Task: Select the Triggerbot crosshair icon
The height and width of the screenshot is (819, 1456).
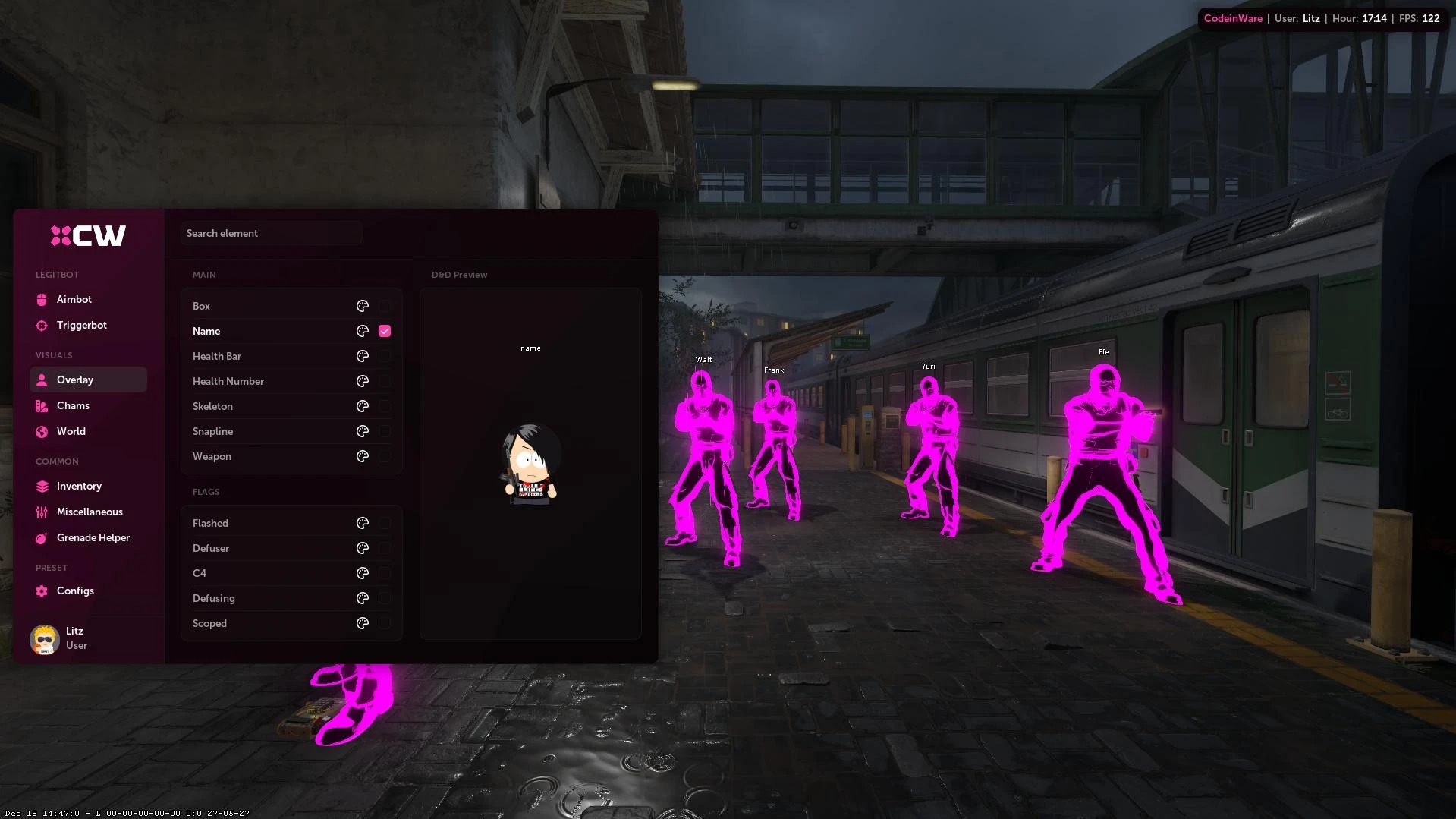Action: tap(42, 325)
